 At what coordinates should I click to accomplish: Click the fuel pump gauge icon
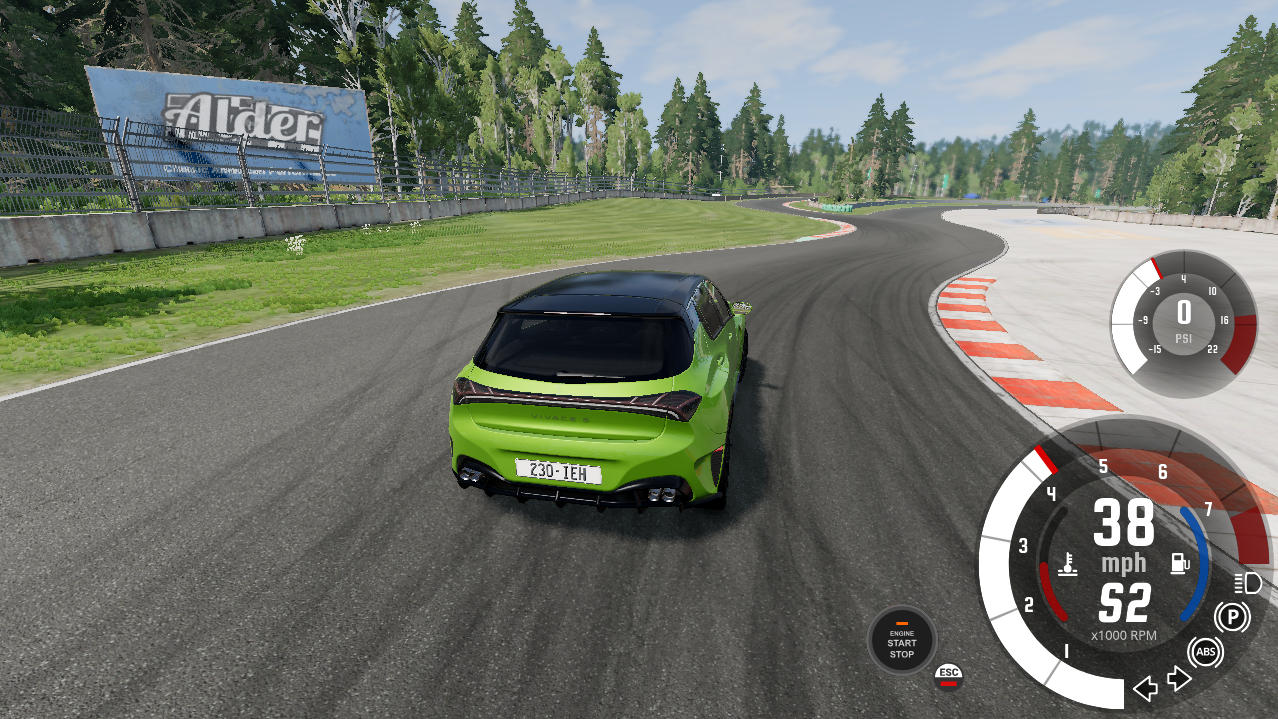(x=1179, y=563)
